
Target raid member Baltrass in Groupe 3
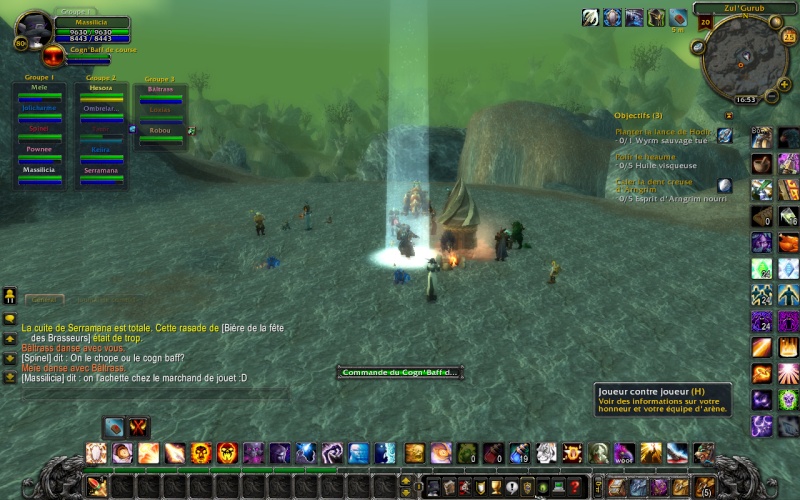point(160,90)
